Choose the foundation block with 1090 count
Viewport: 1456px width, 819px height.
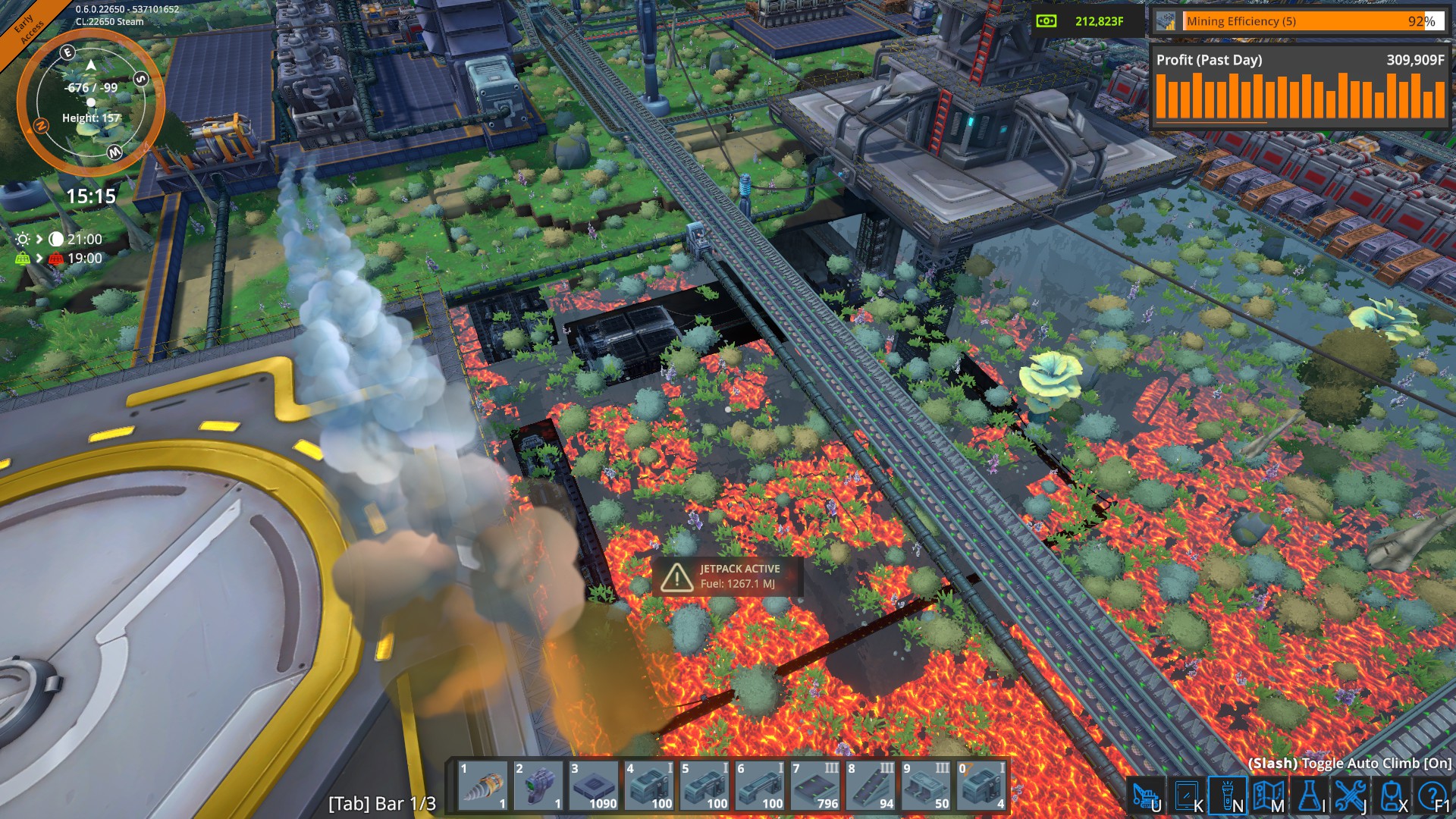pos(594,786)
